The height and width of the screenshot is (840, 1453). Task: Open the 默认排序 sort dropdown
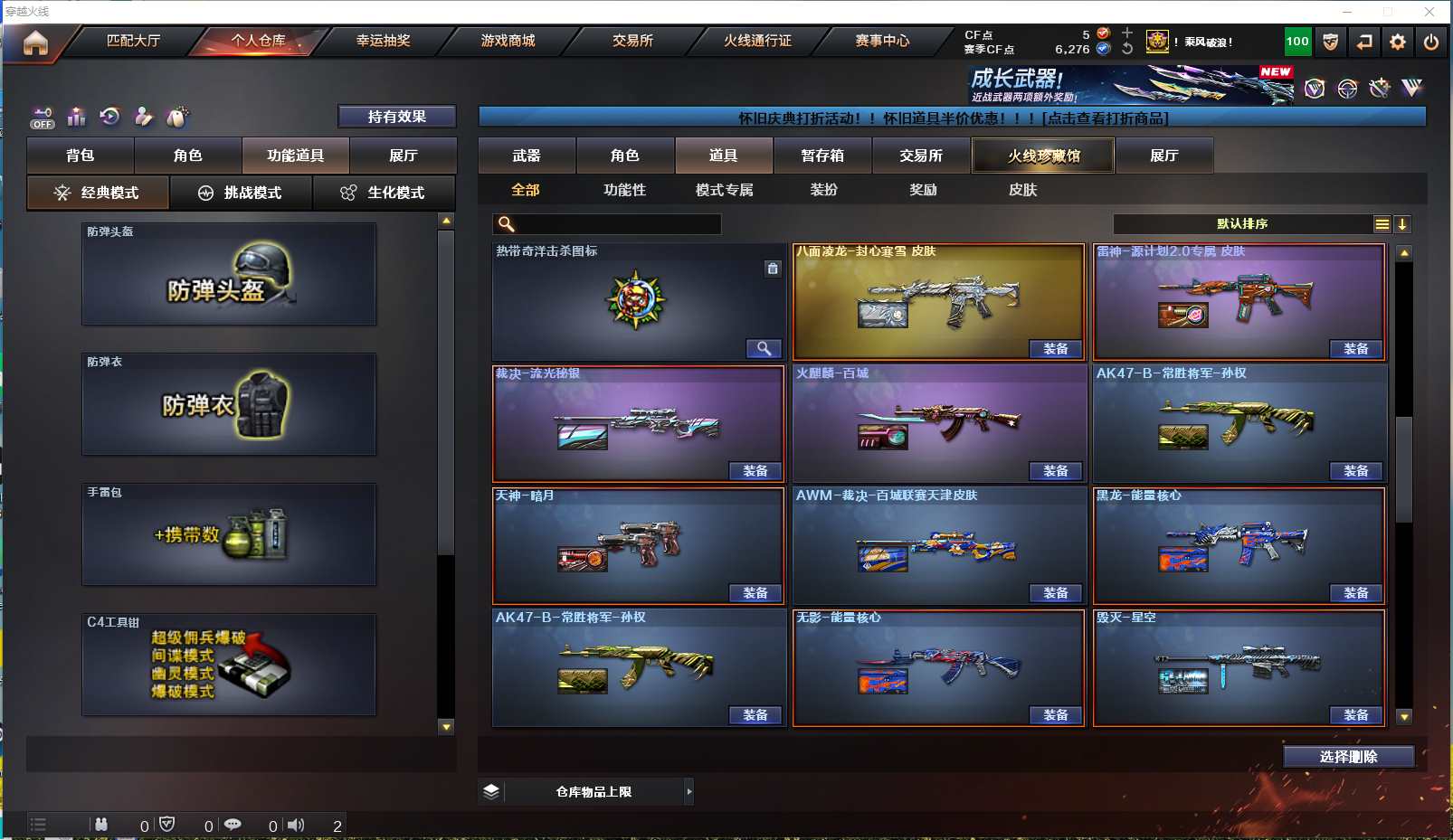[x=1250, y=224]
